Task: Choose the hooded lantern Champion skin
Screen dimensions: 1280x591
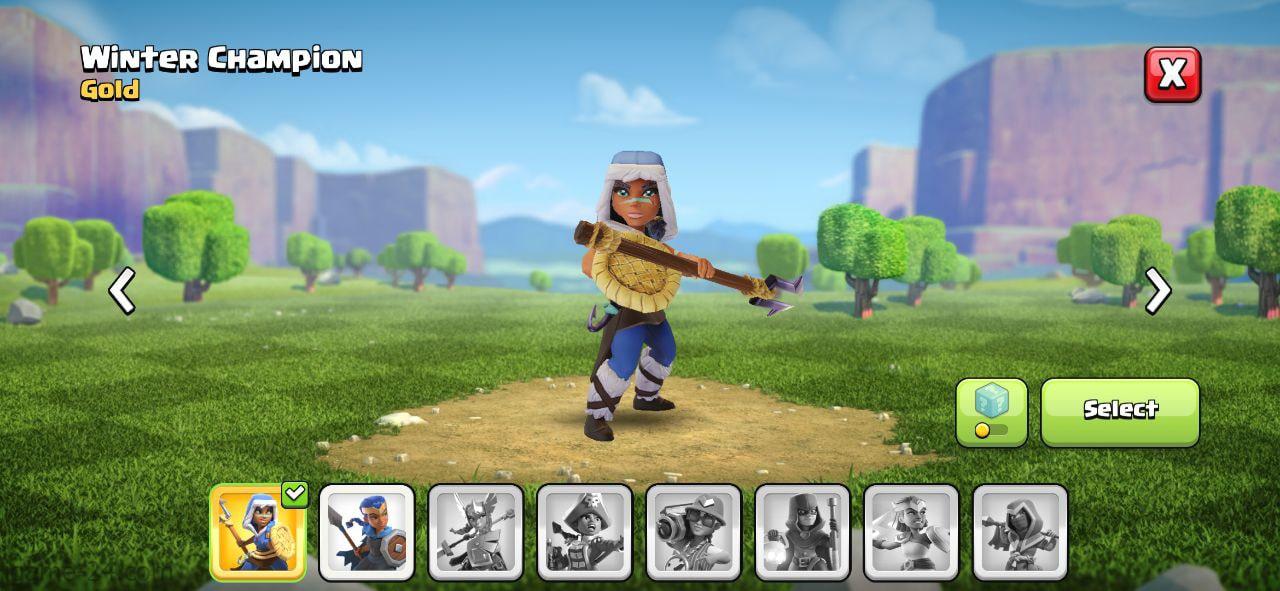Action: tap(803, 532)
